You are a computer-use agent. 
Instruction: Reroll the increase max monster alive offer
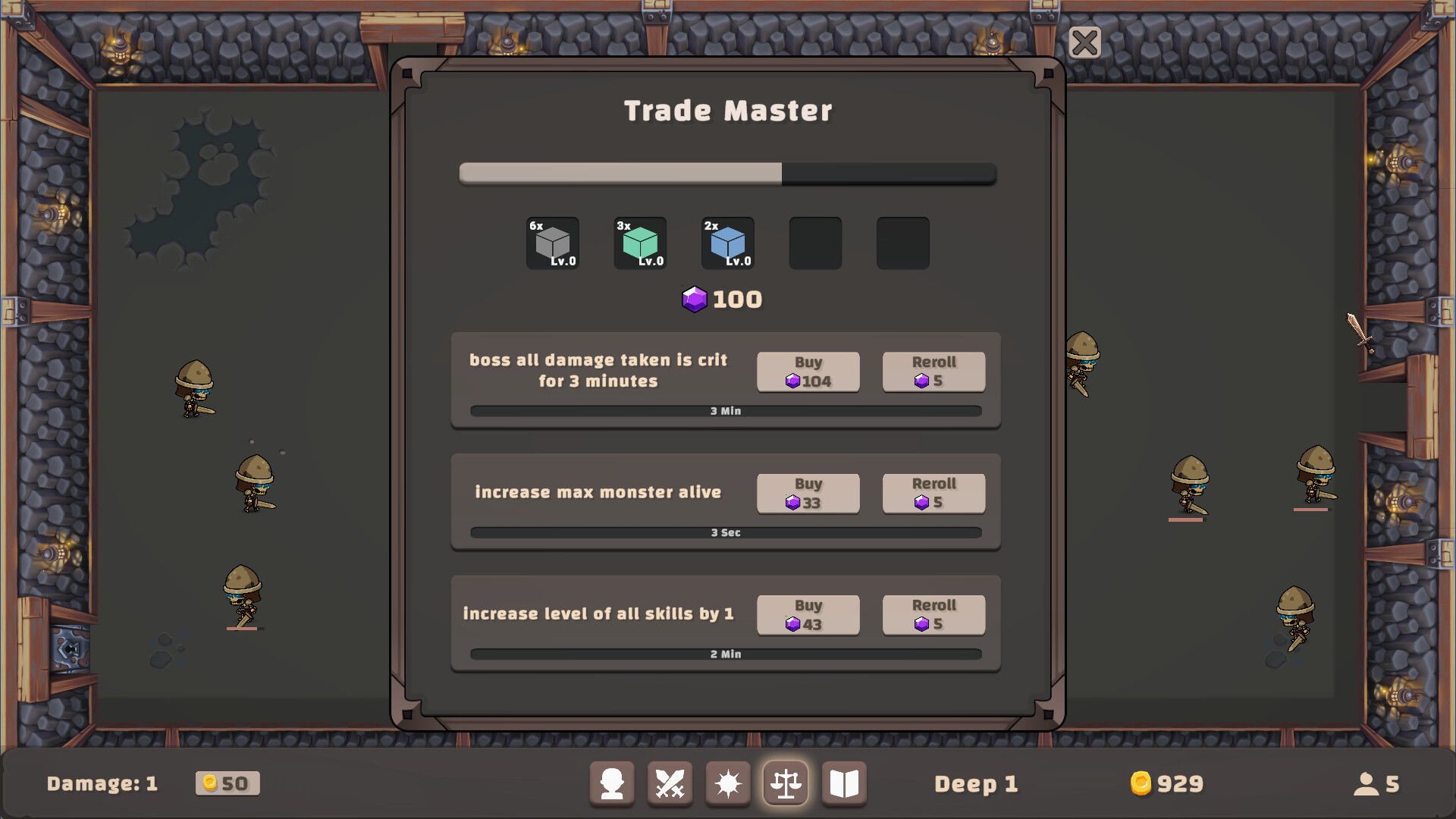click(933, 494)
